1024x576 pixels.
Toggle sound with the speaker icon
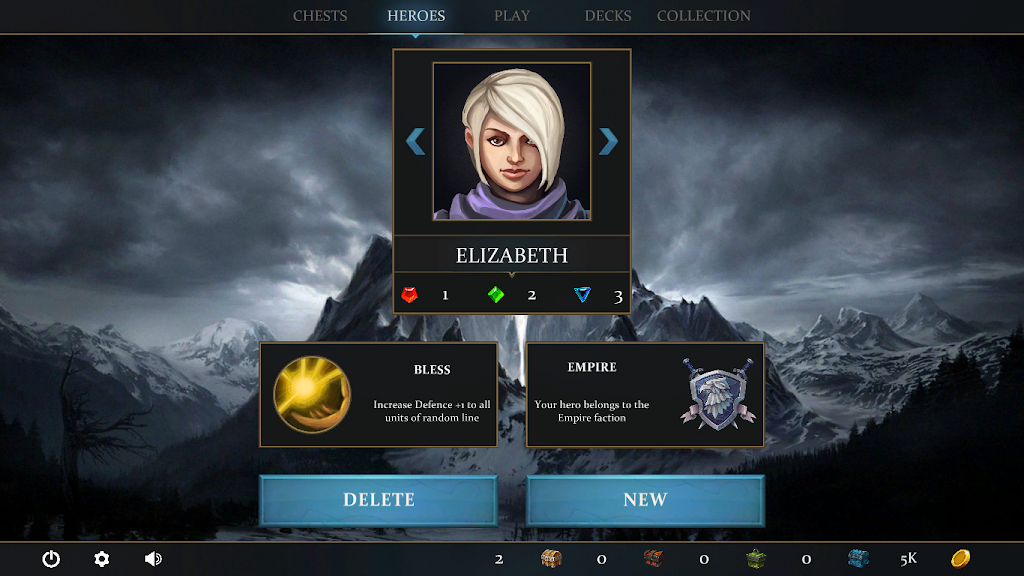(153, 559)
